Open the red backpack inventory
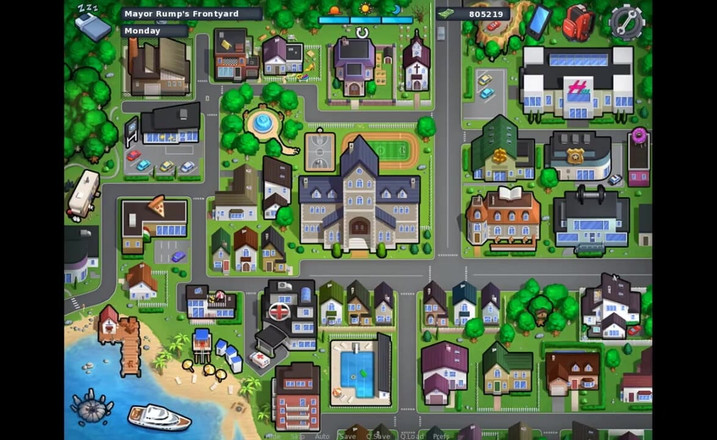The image size is (717, 440). pyautogui.click(x=577, y=21)
